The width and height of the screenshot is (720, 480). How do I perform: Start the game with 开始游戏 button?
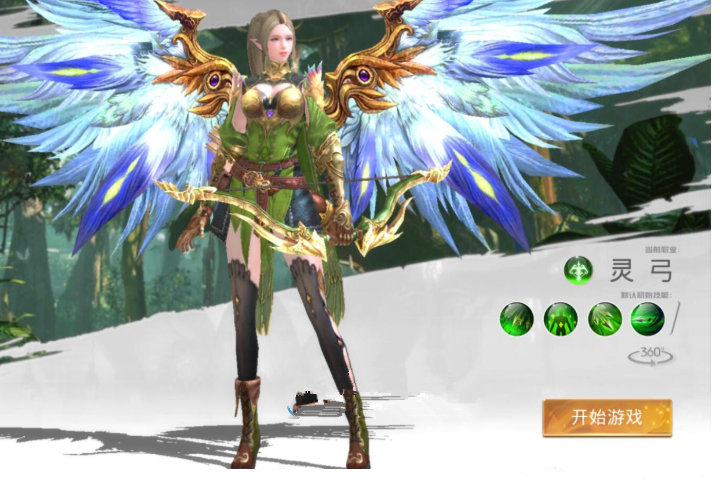(607, 418)
